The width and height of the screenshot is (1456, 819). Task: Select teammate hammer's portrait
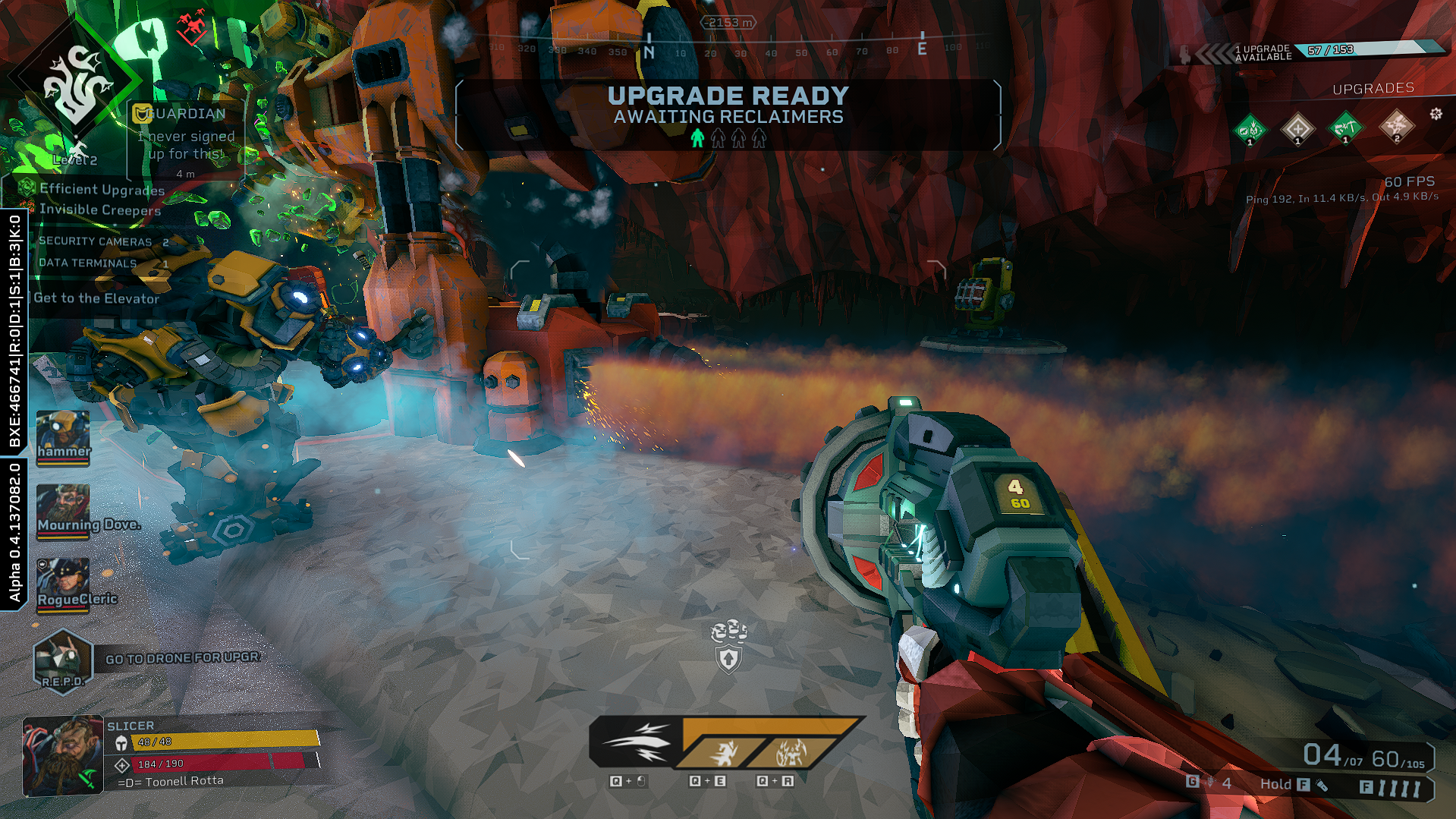(x=63, y=436)
